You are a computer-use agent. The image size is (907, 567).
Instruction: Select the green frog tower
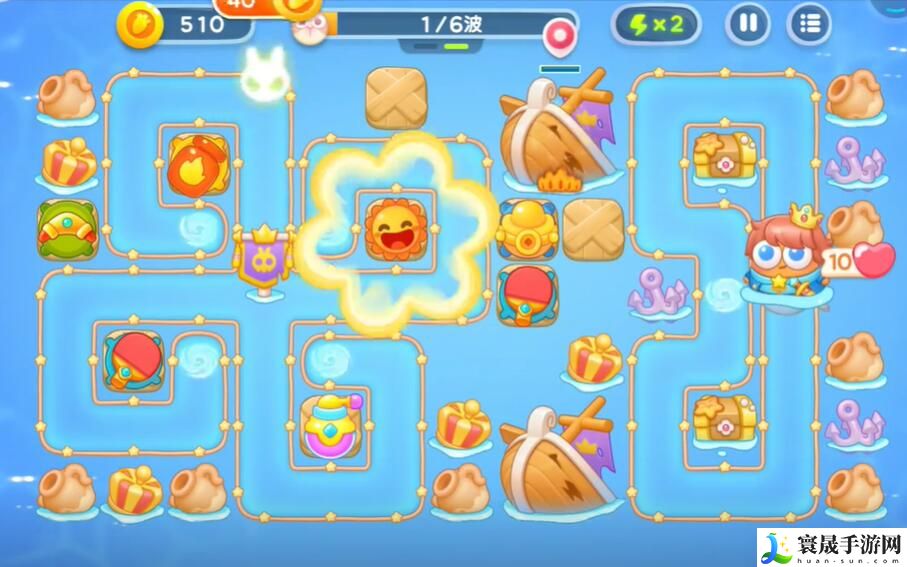67,229
